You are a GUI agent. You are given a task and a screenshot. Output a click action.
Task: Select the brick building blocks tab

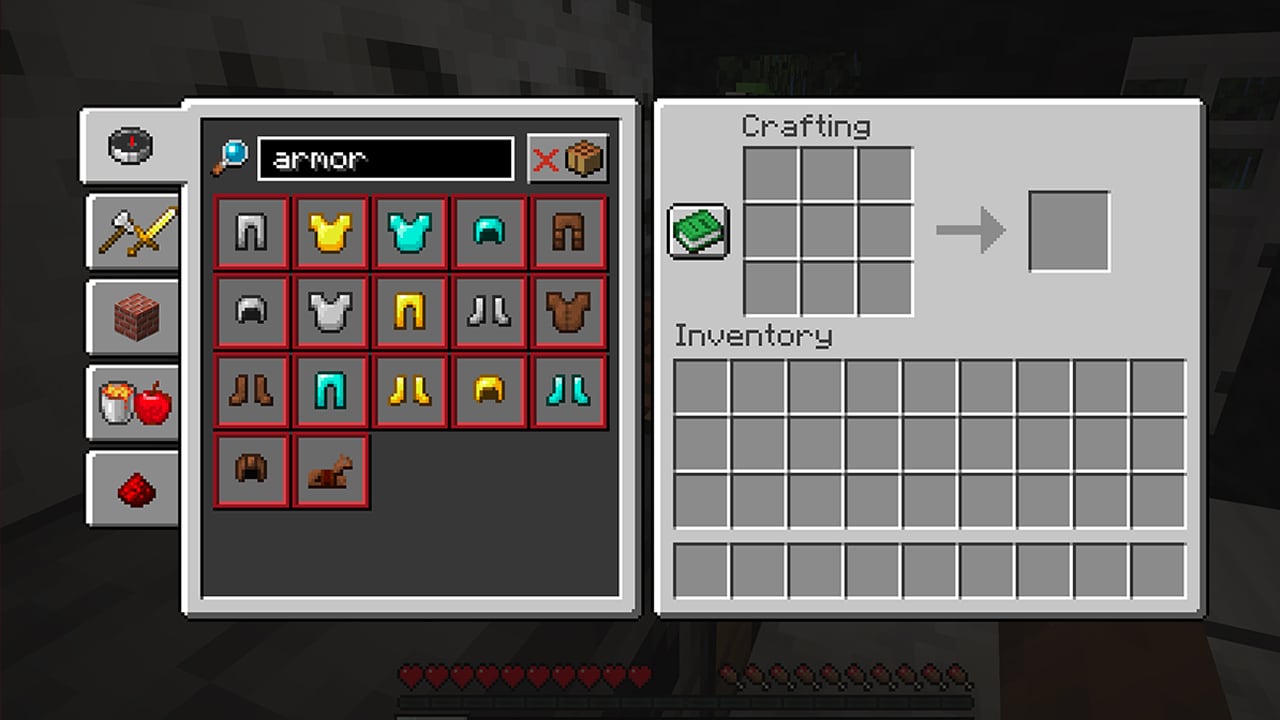134,318
